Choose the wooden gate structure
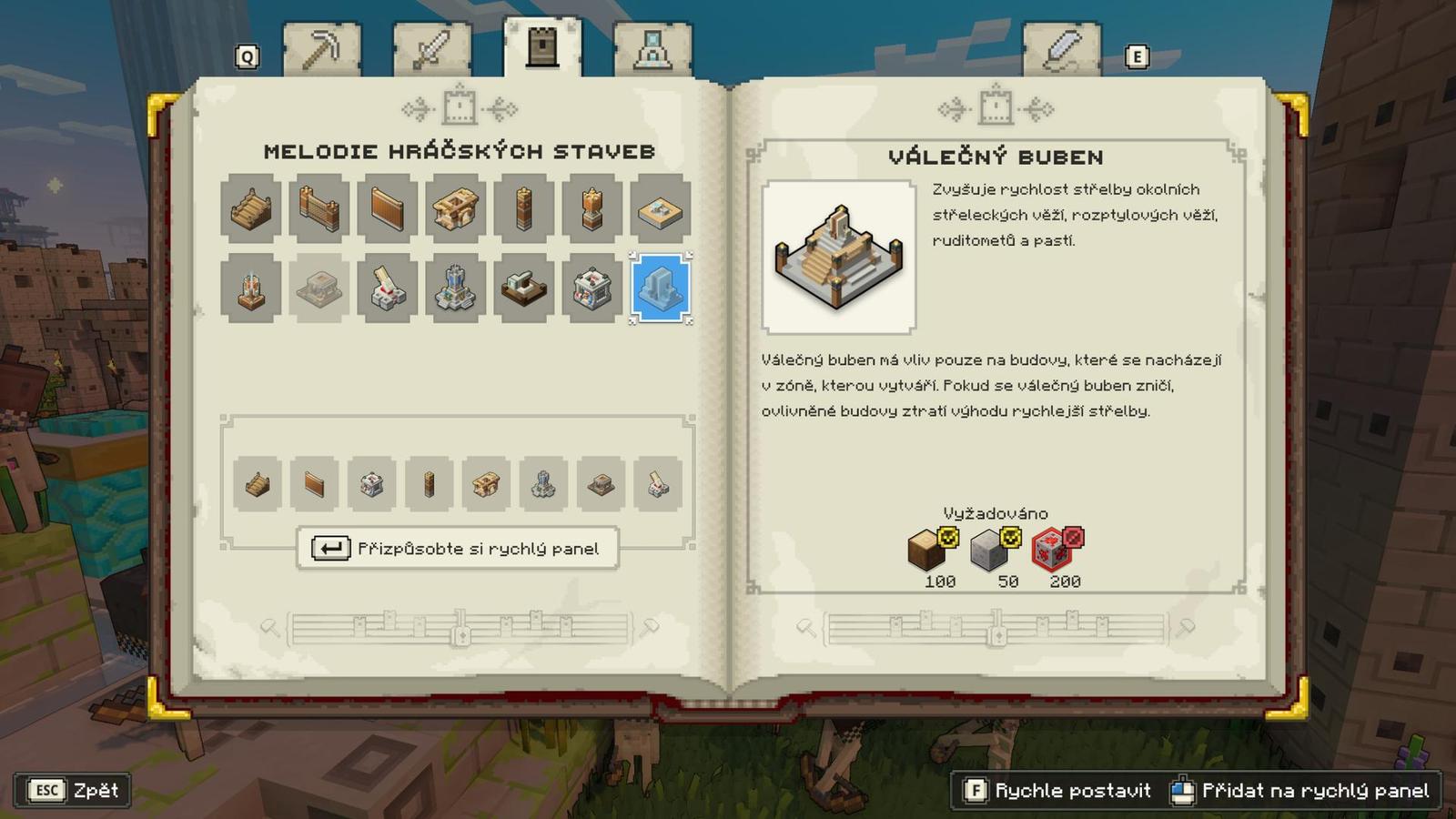This screenshot has height=819, width=1456. coord(319,208)
